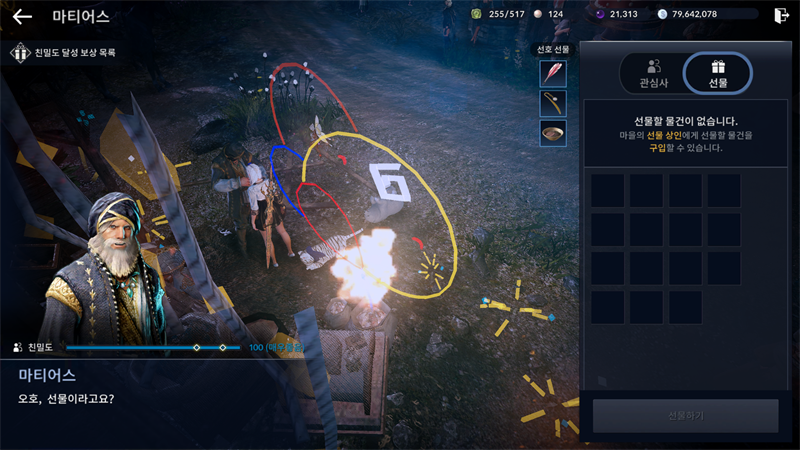Select the 선물 gift tab
This screenshot has width=800, height=450.
(x=717, y=72)
